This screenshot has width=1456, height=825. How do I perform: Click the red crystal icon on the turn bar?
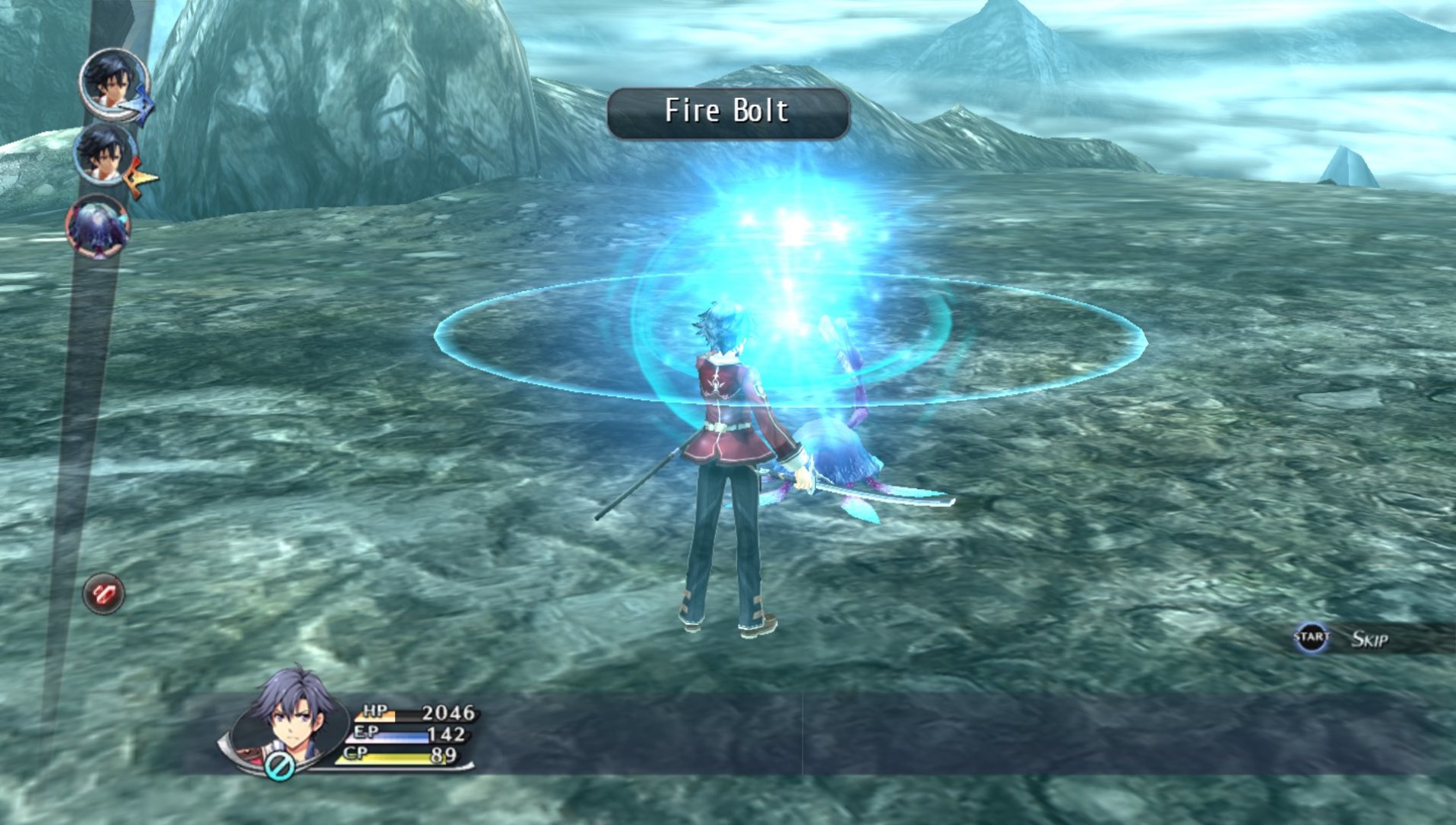(x=103, y=594)
